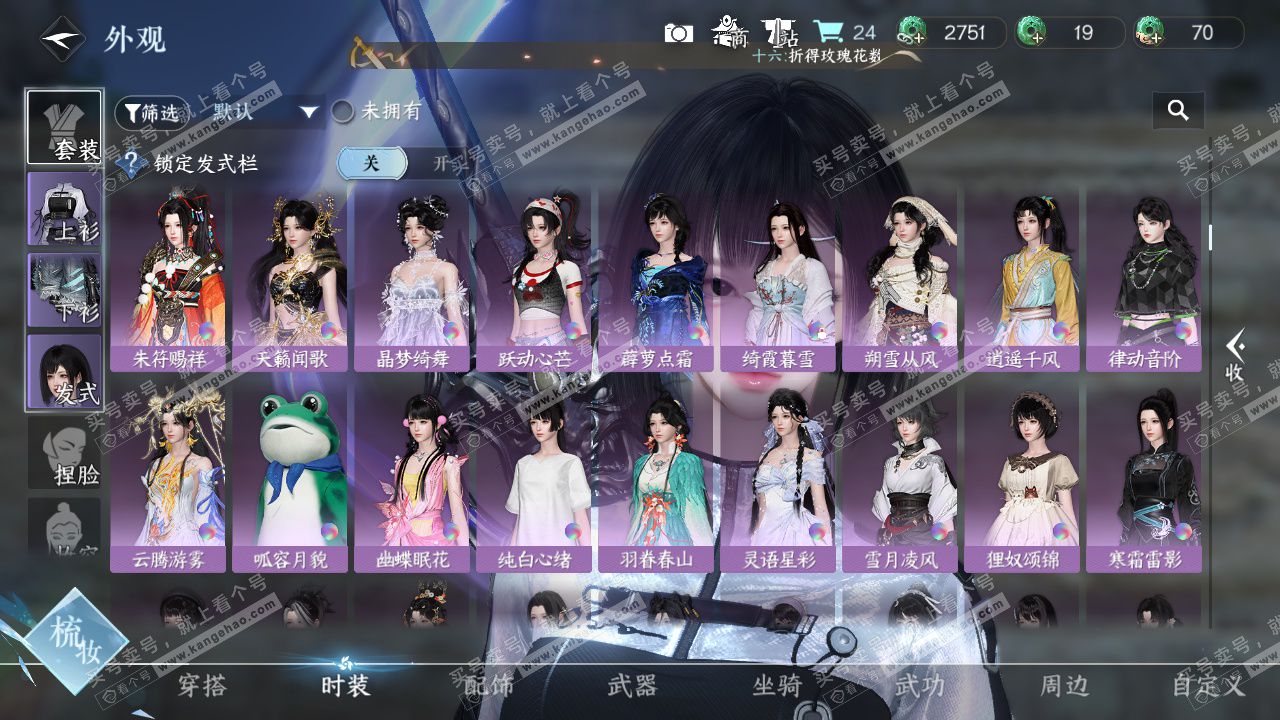Open the magnifier search button
The width and height of the screenshot is (1280, 720).
pos(1178,111)
